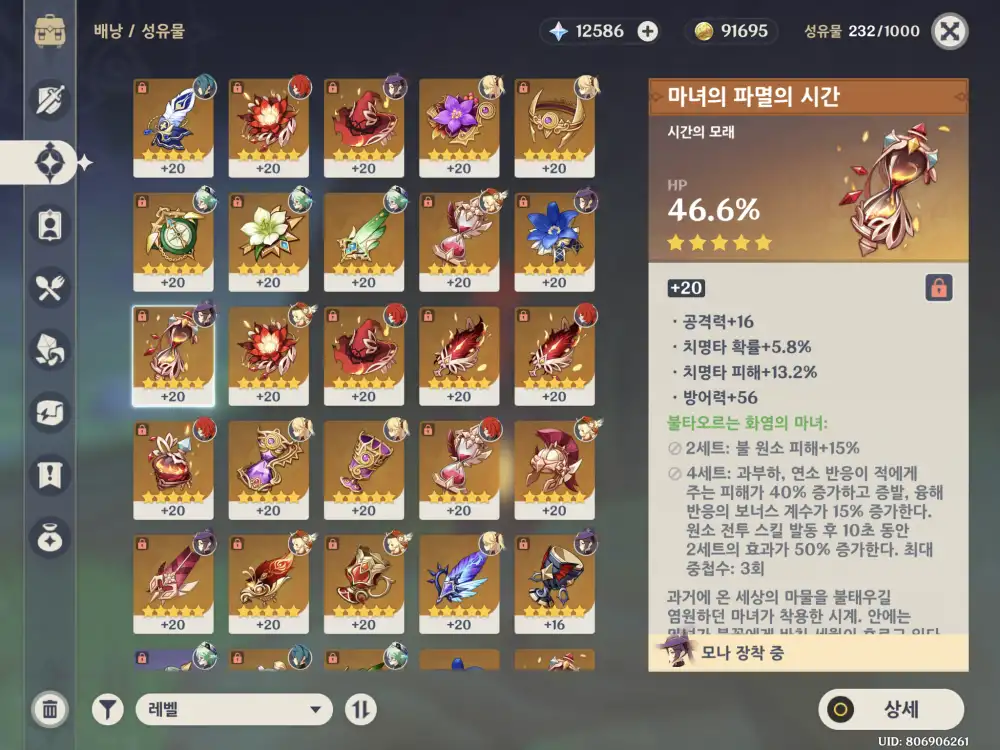Select the purple goblet artifact
The image size is (1000, 750).
tap(364, 469)
